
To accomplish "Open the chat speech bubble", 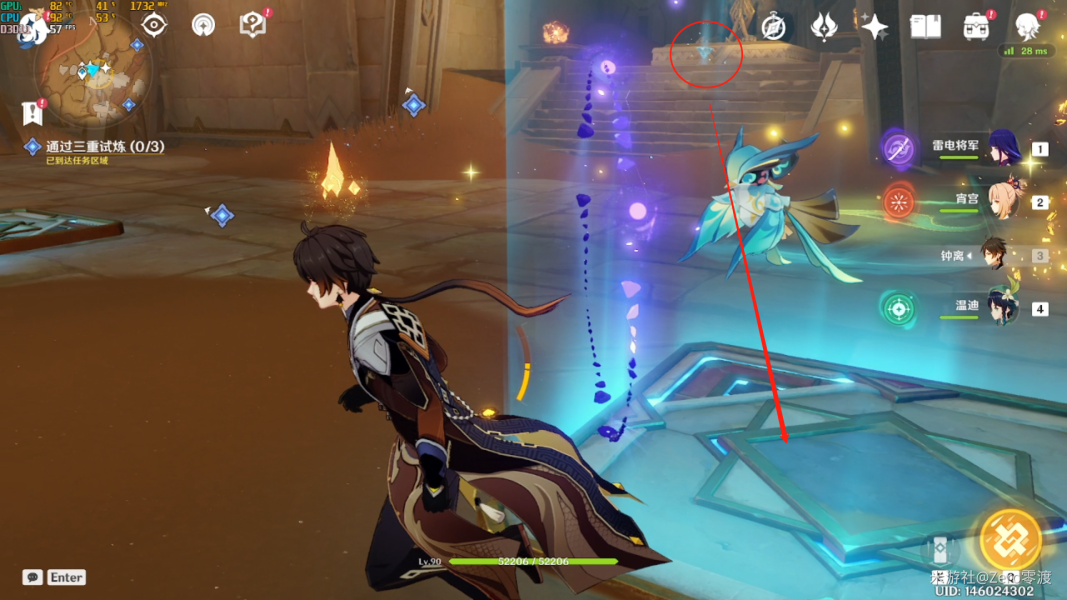I will coord(32,577).
